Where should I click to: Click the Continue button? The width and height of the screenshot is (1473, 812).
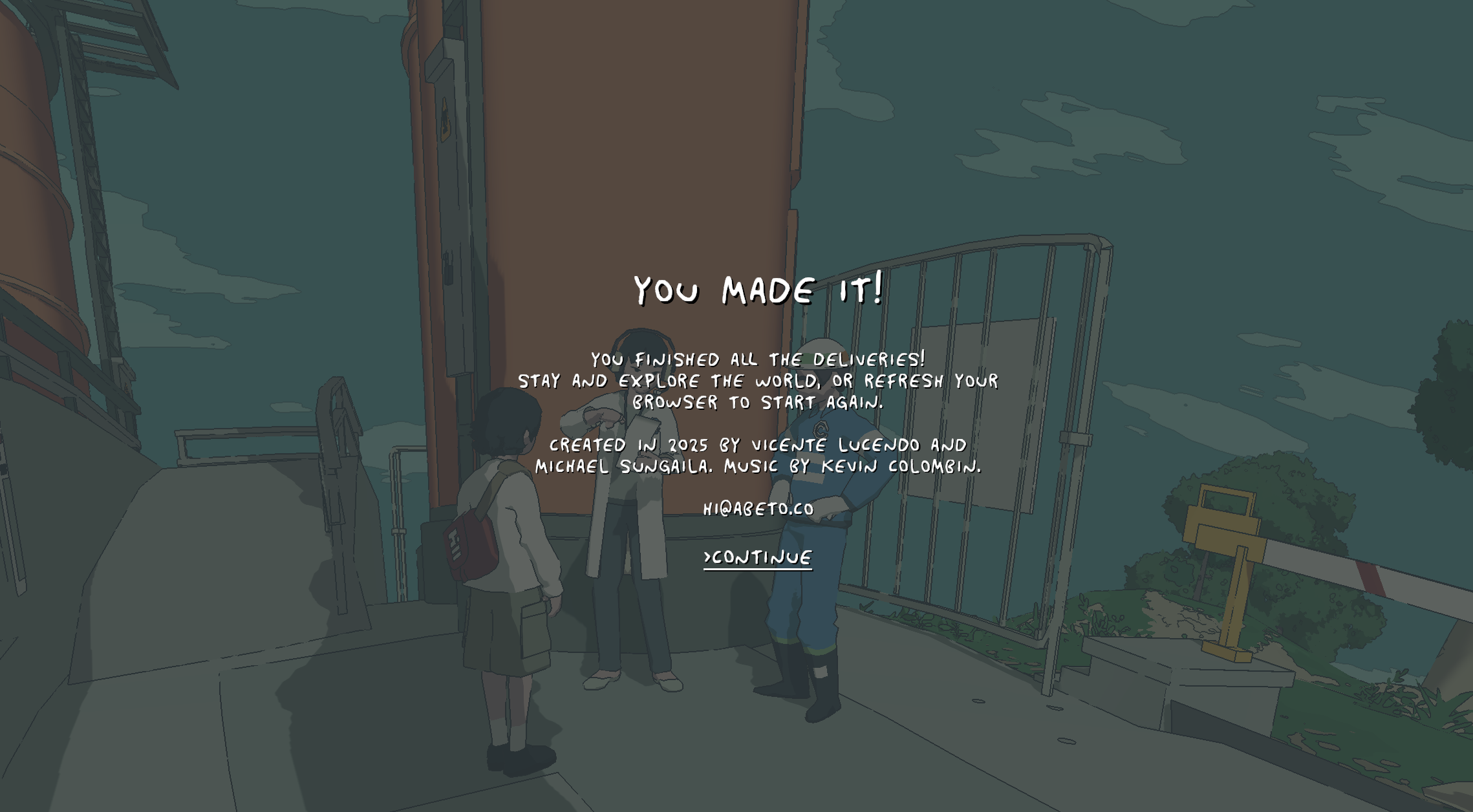[758, 558]
